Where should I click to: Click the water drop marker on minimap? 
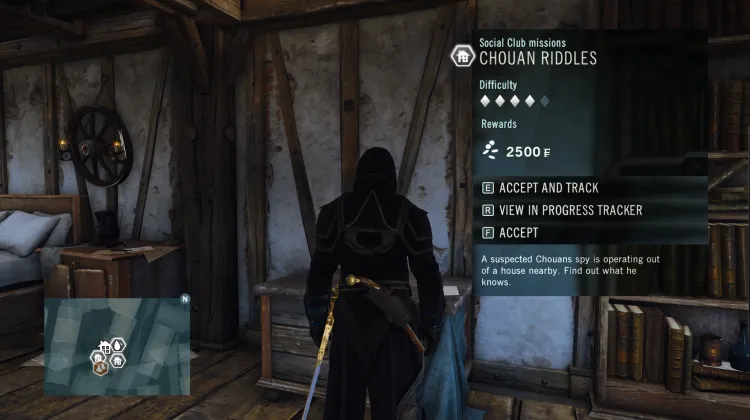pos(117,345)
